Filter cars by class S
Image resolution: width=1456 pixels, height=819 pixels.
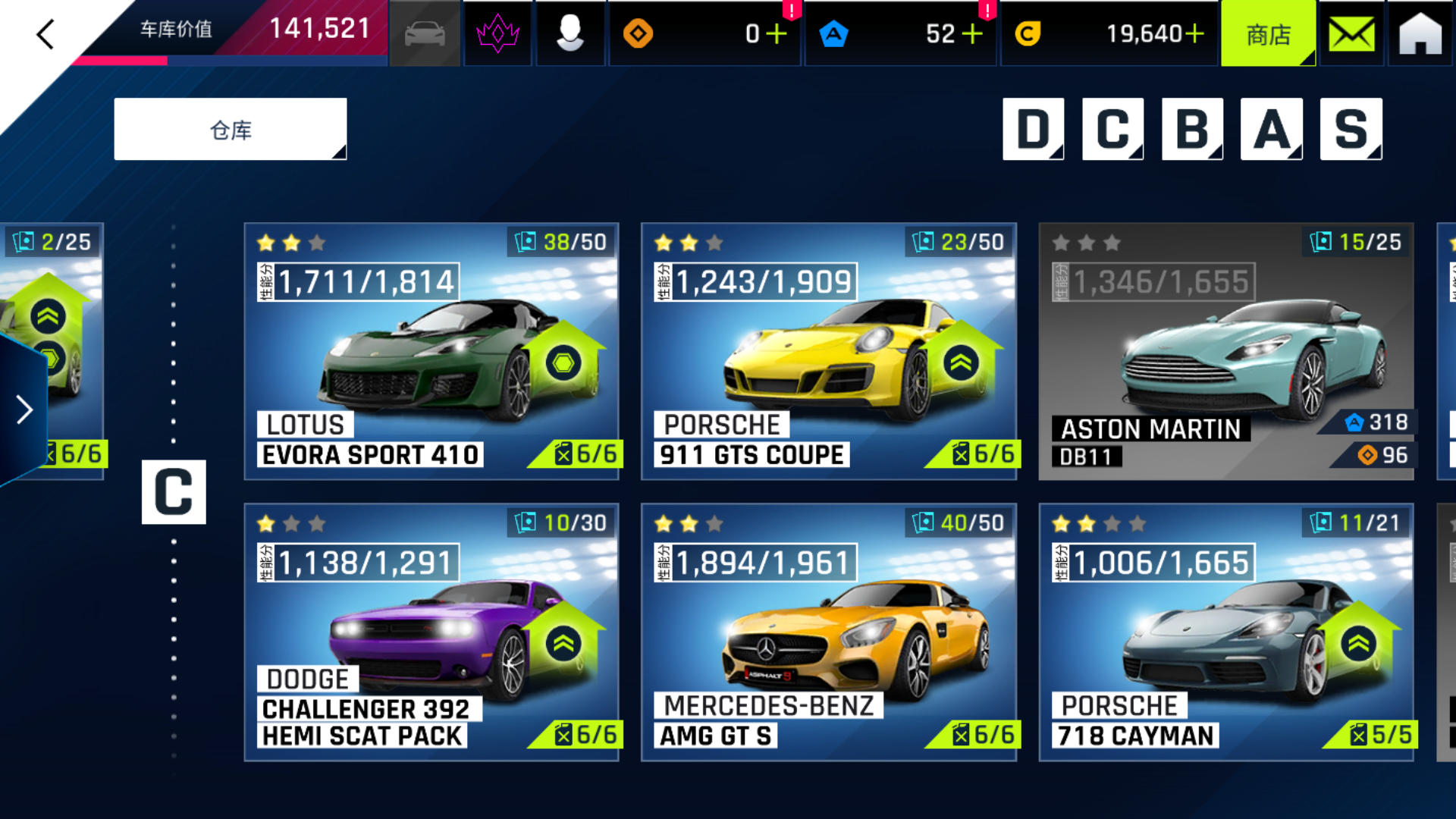coord(1350,129)
